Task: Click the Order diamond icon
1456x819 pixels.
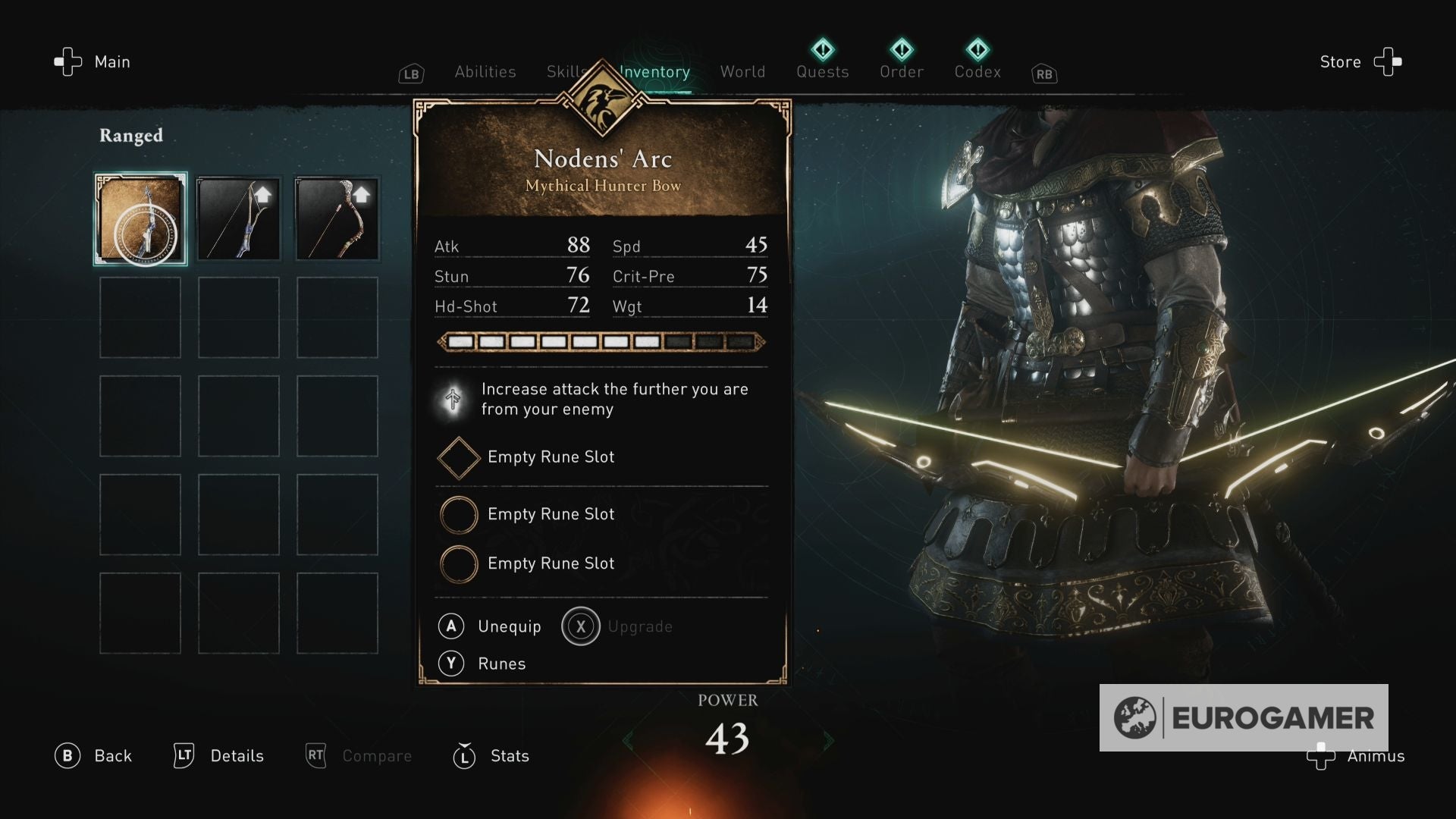Action: (x=902, y=49)
